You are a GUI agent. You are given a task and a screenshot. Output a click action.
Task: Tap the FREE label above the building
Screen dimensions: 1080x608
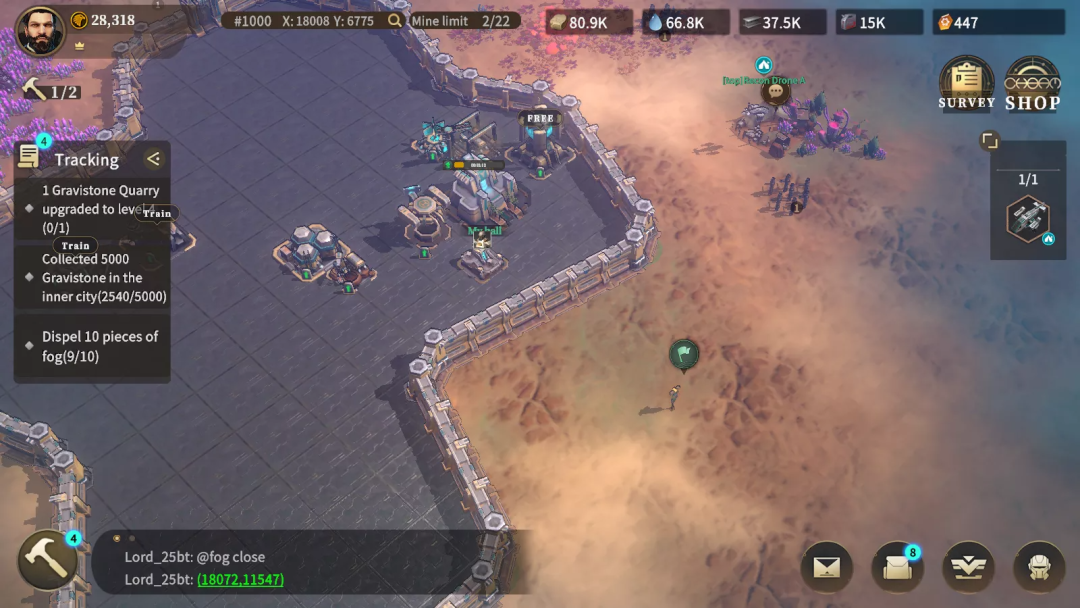point(540,118)
